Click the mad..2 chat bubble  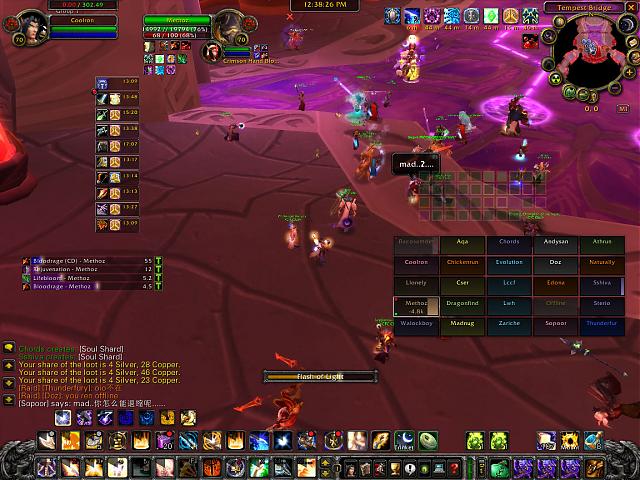click(412, 163)
